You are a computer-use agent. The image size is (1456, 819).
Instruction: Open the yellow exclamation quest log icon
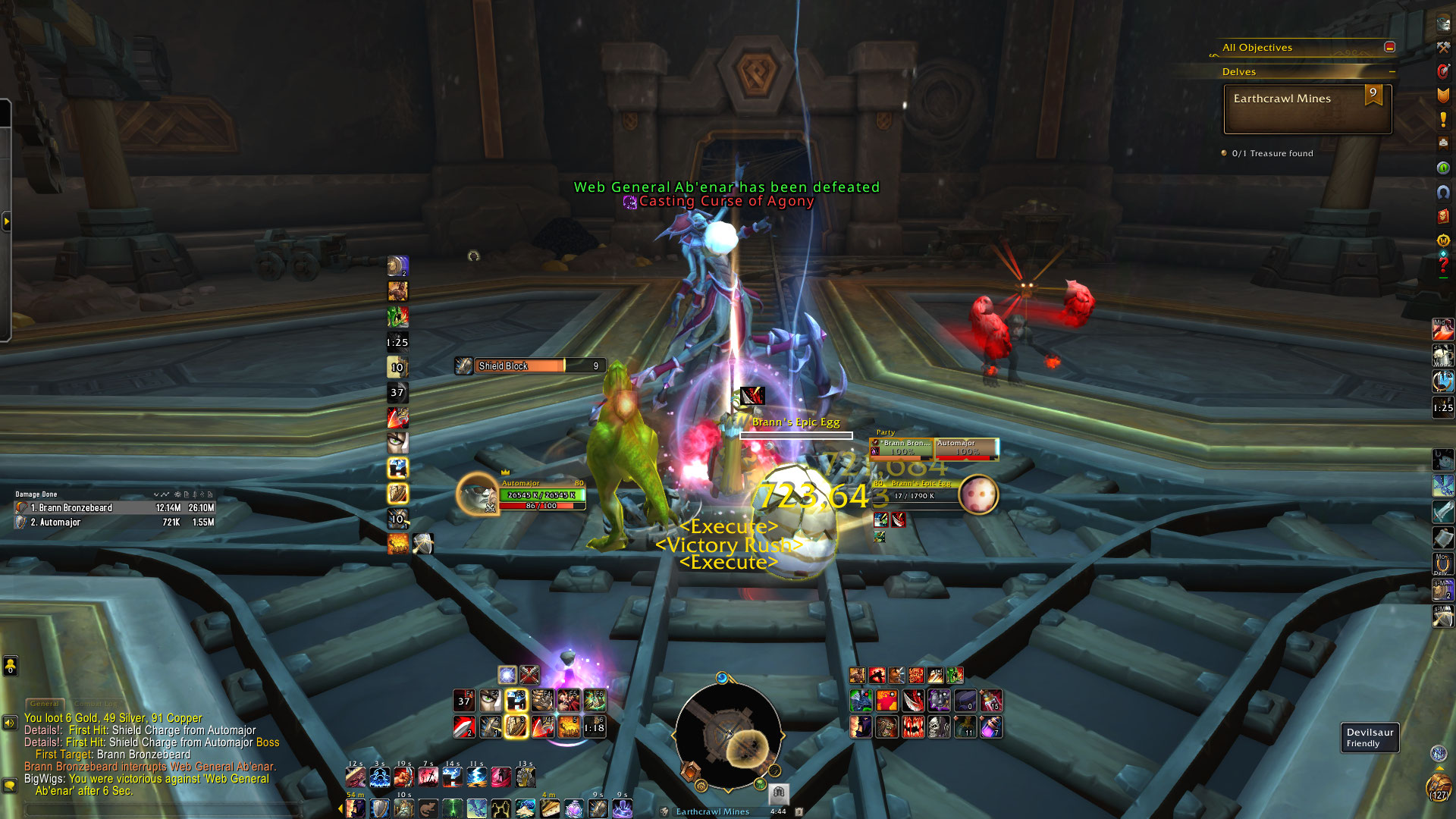click(1443, 120)
